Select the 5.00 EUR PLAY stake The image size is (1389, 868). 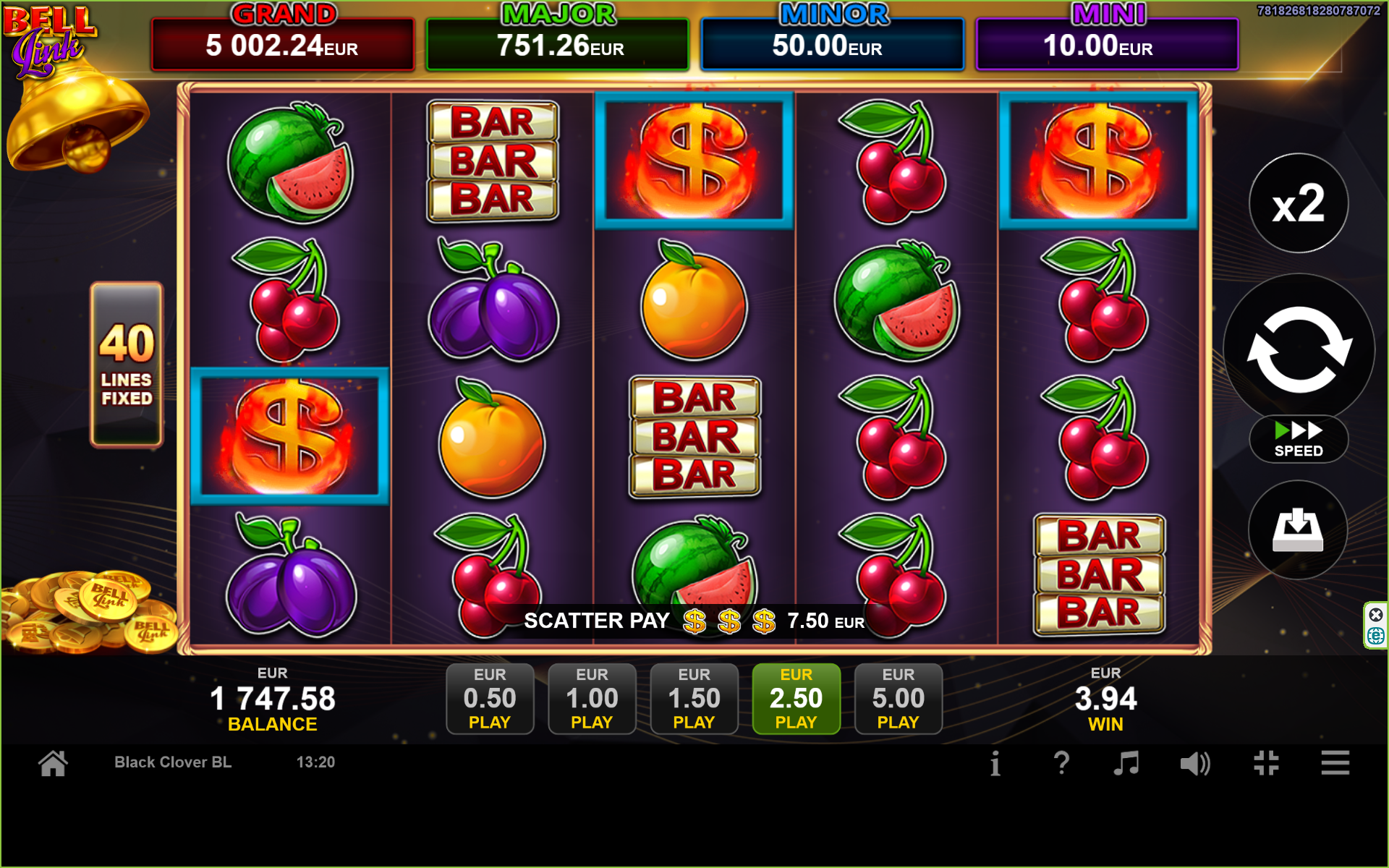point(898,697)
